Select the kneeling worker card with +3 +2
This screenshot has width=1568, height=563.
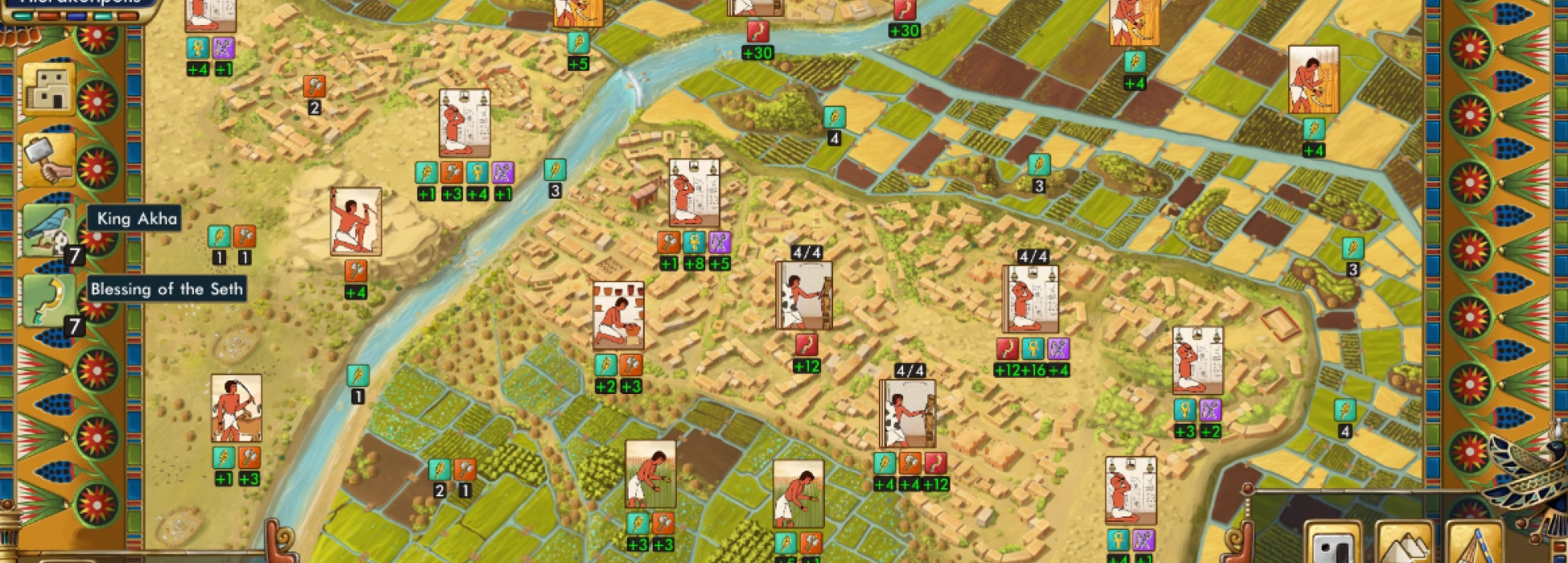coord(1197,360)
